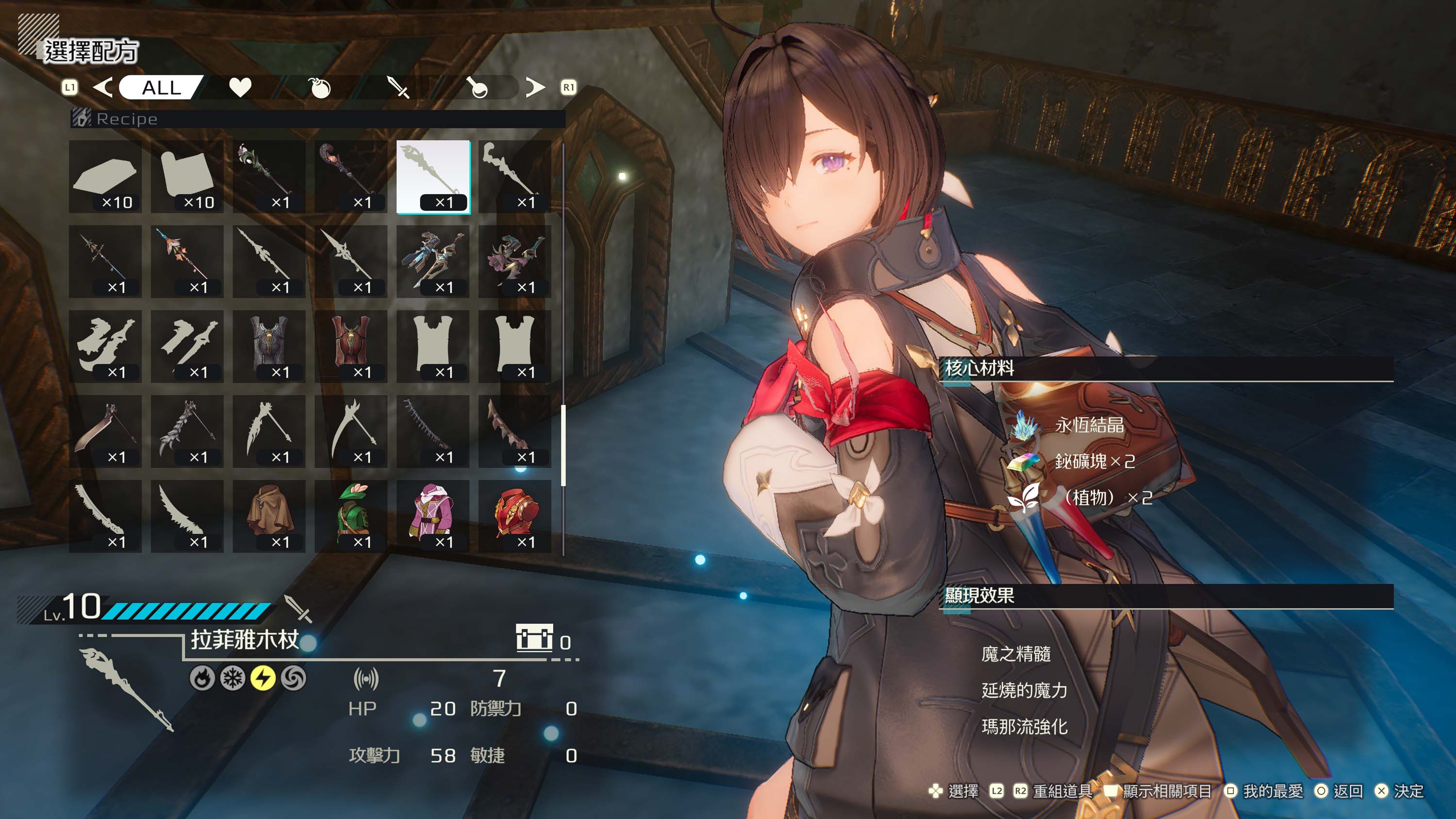Click the ice snowflake element icon
This screenshot has height=819, width=1456.
click(x=232, y=678)
